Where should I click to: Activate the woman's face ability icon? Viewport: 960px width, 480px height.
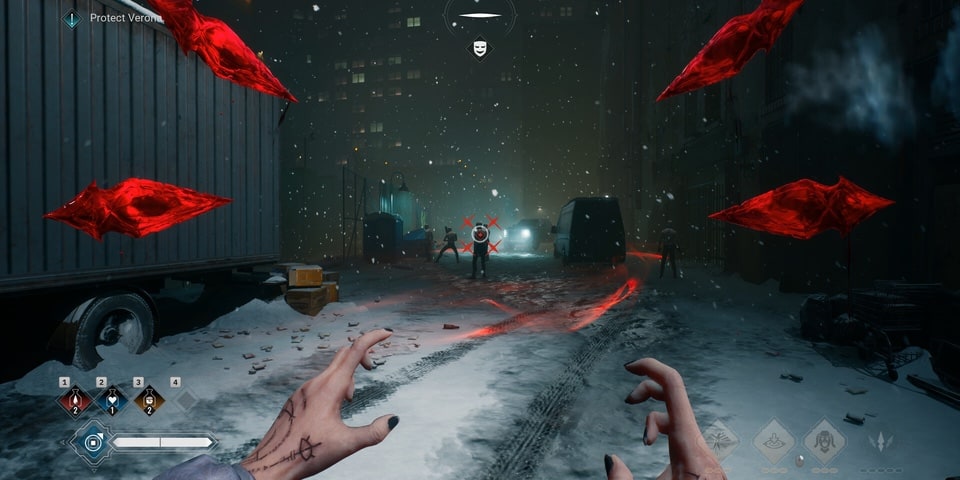point(826,440)
